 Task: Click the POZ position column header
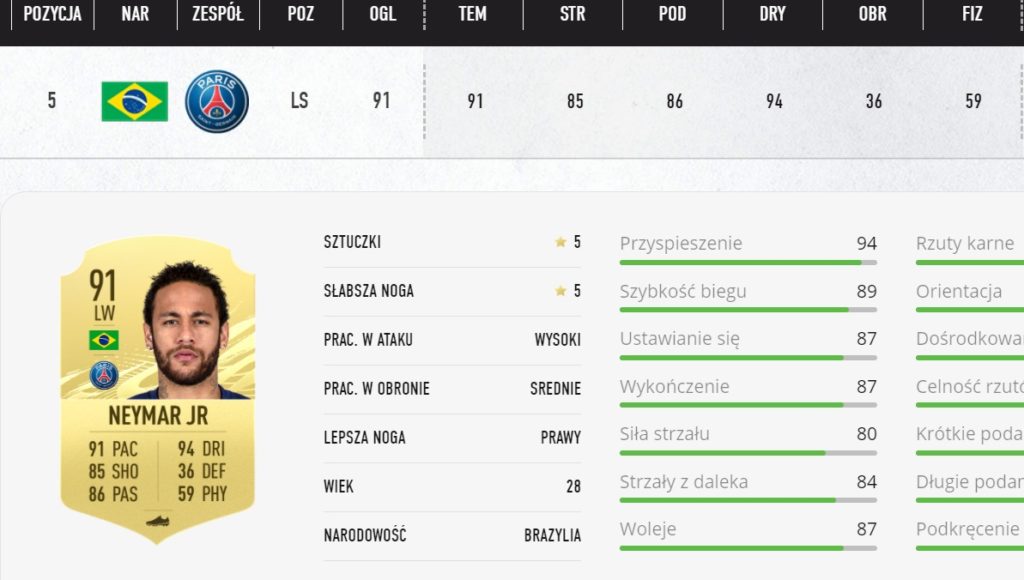[300, 14]
